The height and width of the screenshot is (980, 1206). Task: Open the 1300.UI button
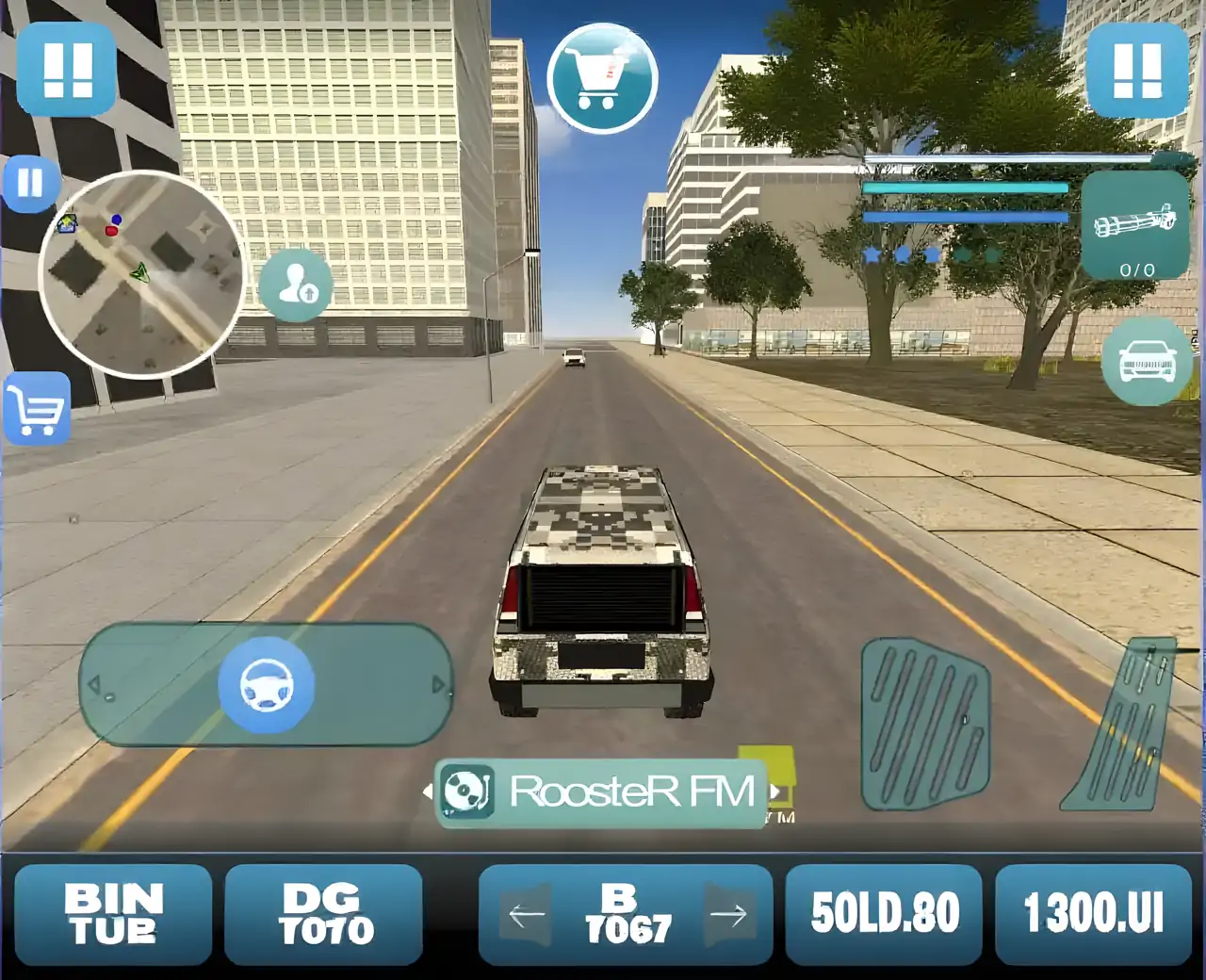coord(1093,914)
